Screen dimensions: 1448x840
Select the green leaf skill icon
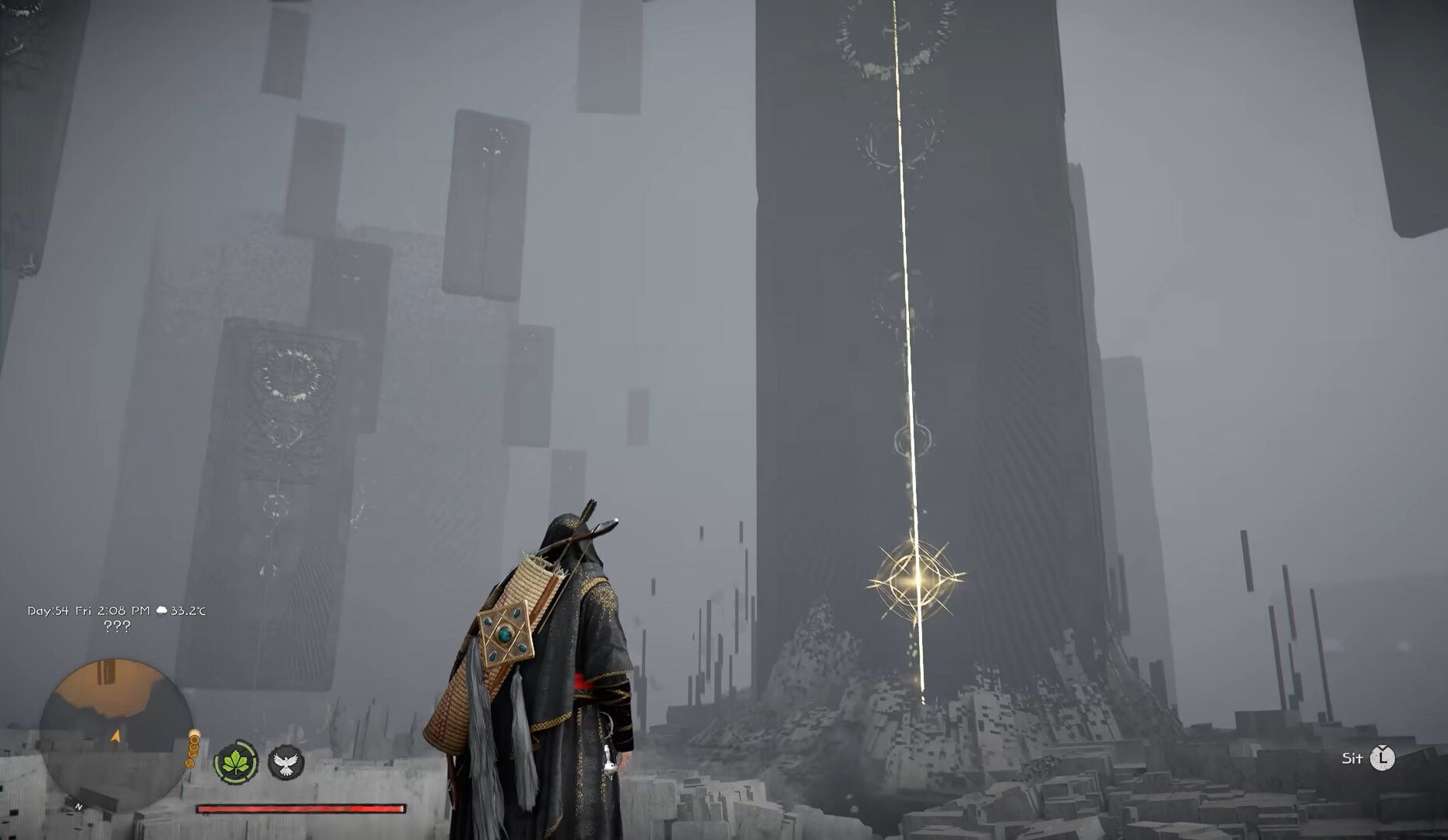[x=236, y=762]
